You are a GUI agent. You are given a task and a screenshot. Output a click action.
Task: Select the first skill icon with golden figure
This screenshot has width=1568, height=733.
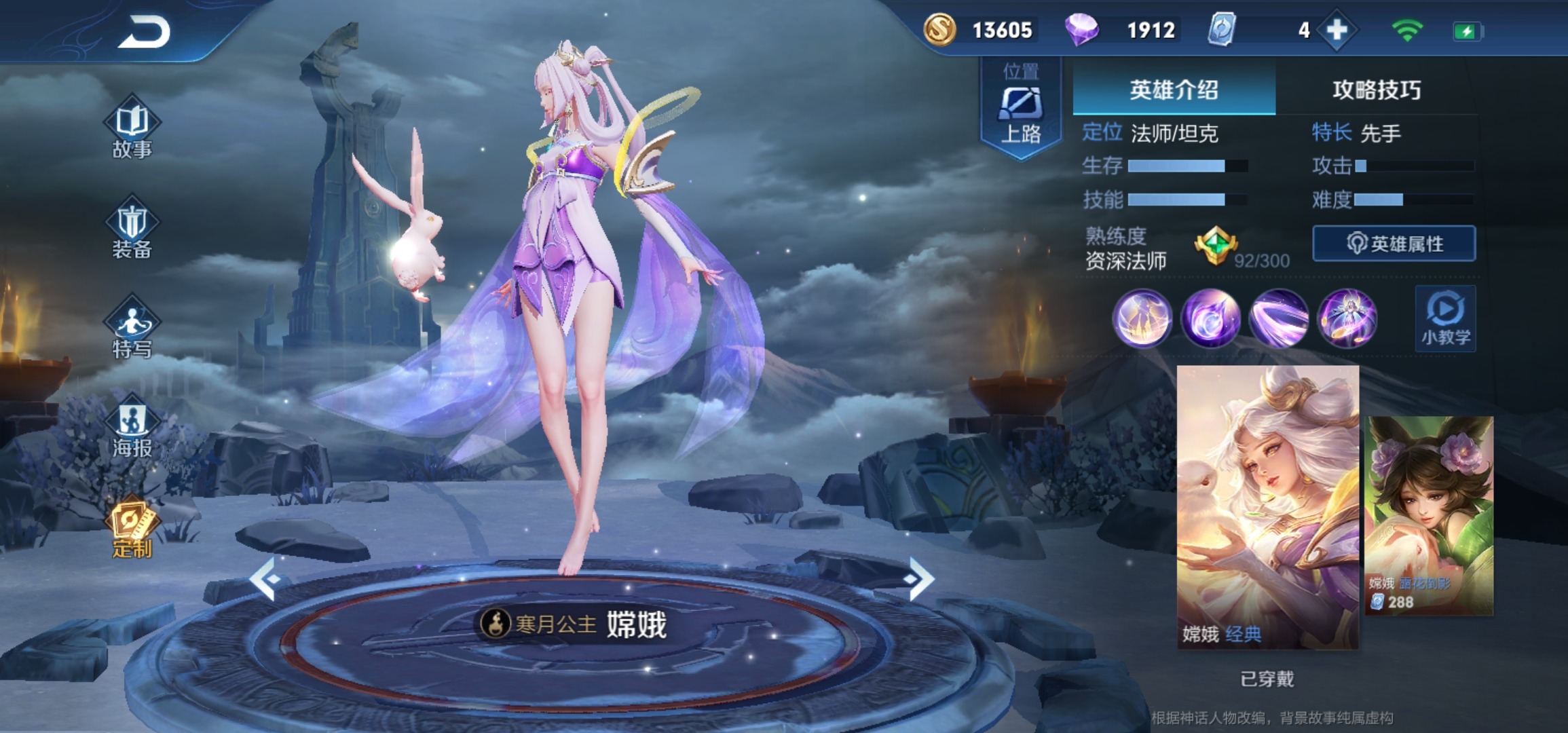[1142, 318]
